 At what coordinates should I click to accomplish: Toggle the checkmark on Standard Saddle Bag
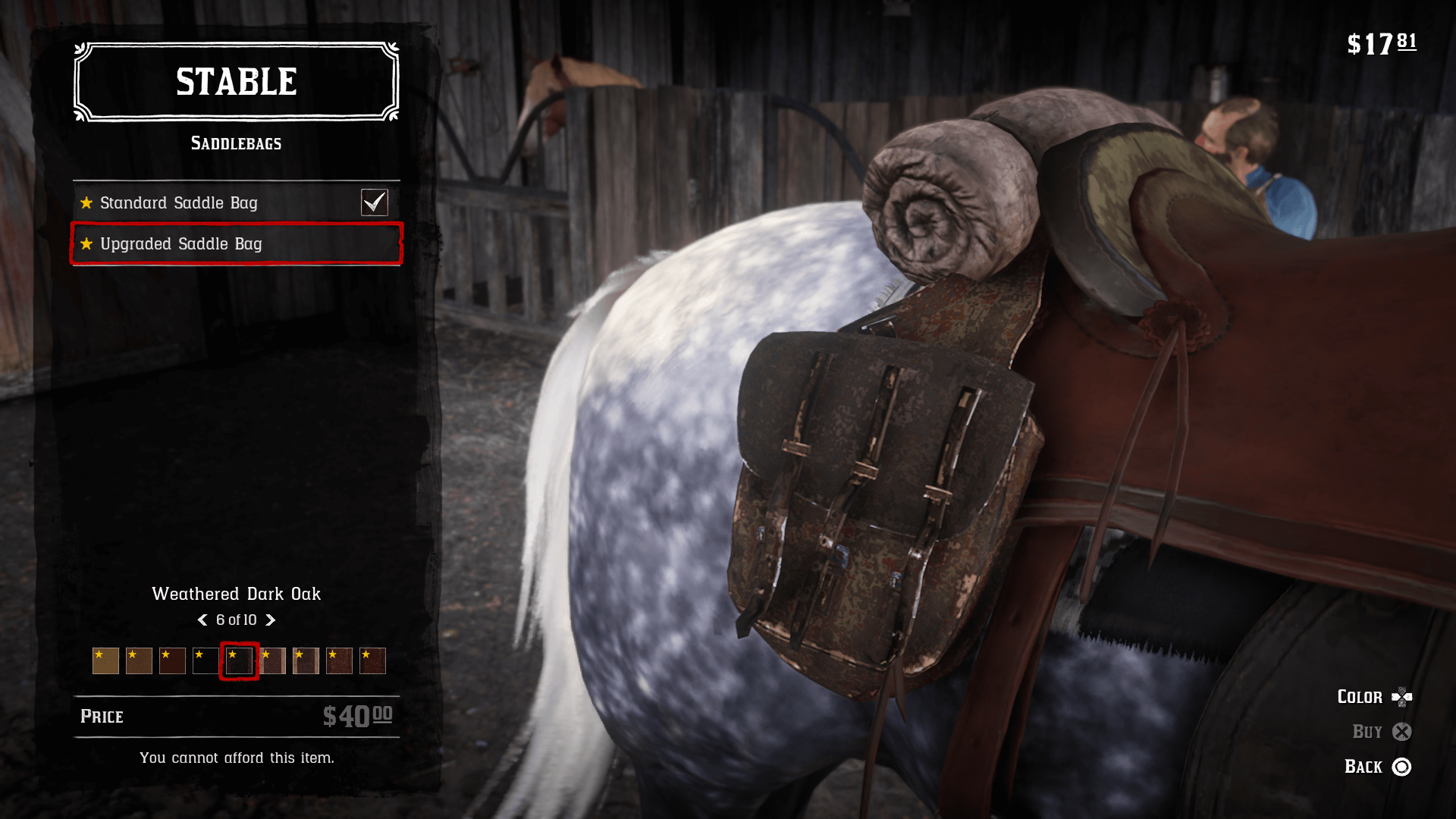click(x=374, y=202)
